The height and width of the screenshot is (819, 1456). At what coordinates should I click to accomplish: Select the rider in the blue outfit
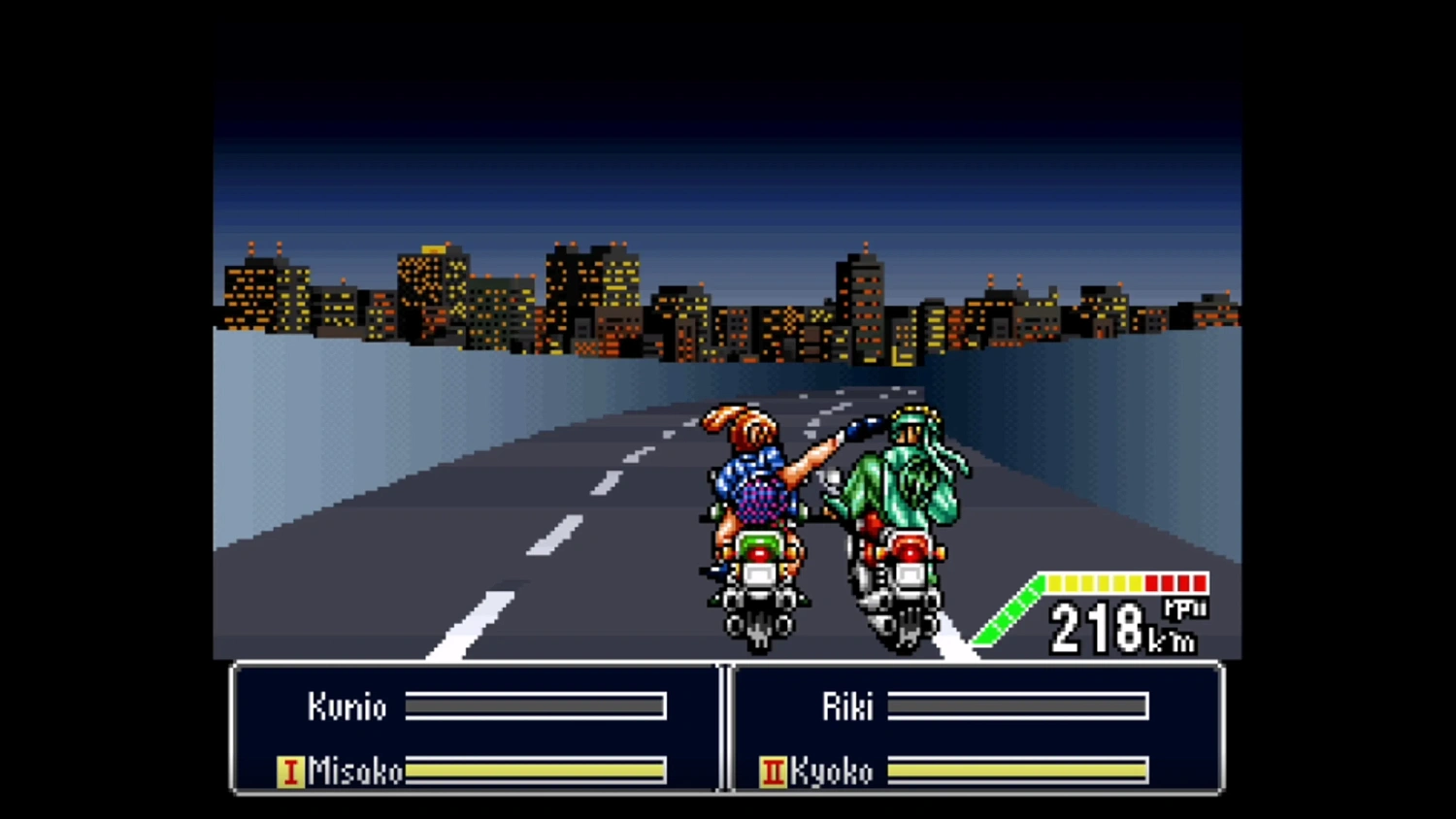click(x=752, y=485)
